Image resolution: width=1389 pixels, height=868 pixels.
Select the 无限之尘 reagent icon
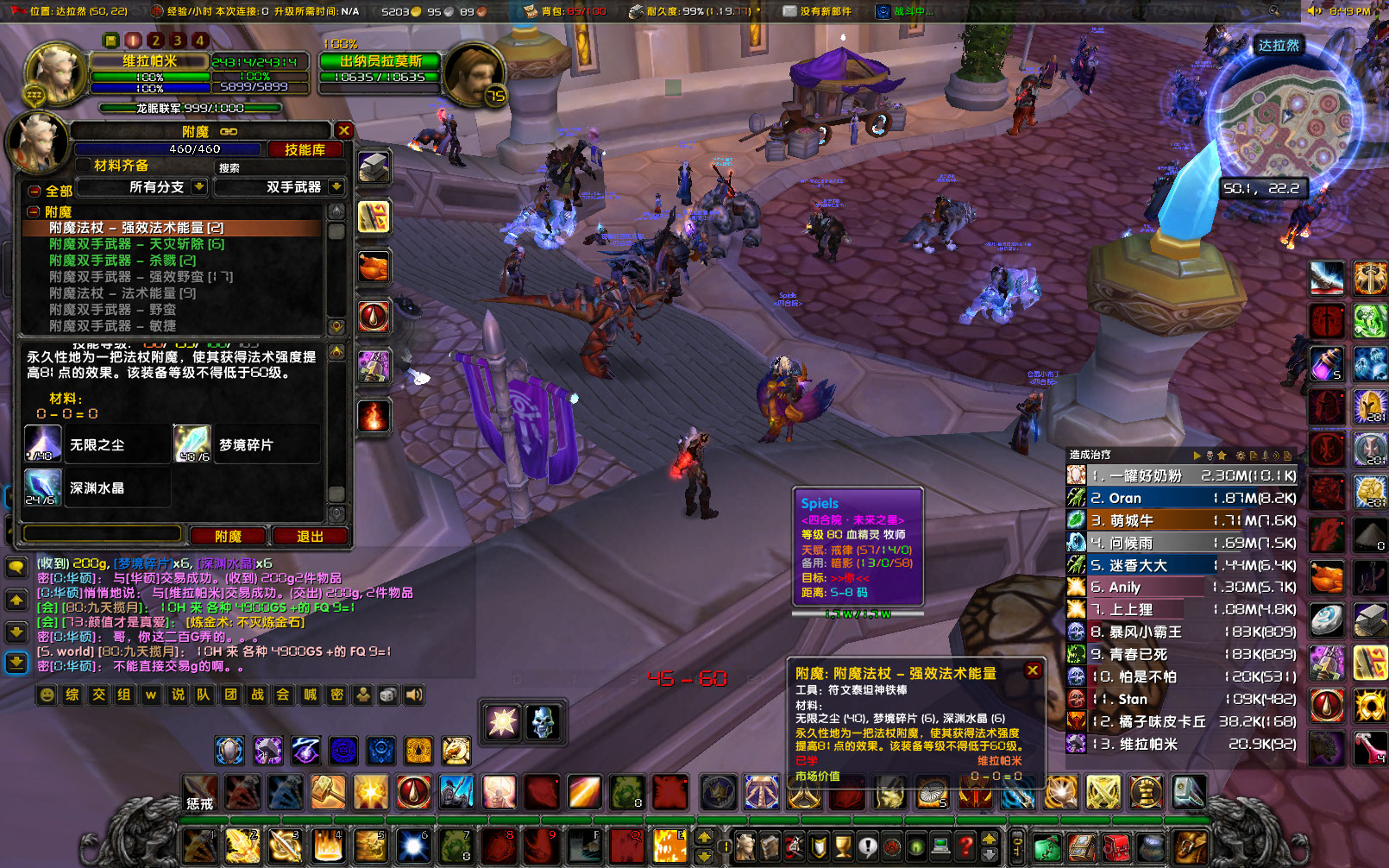click(x=41, y=443)
